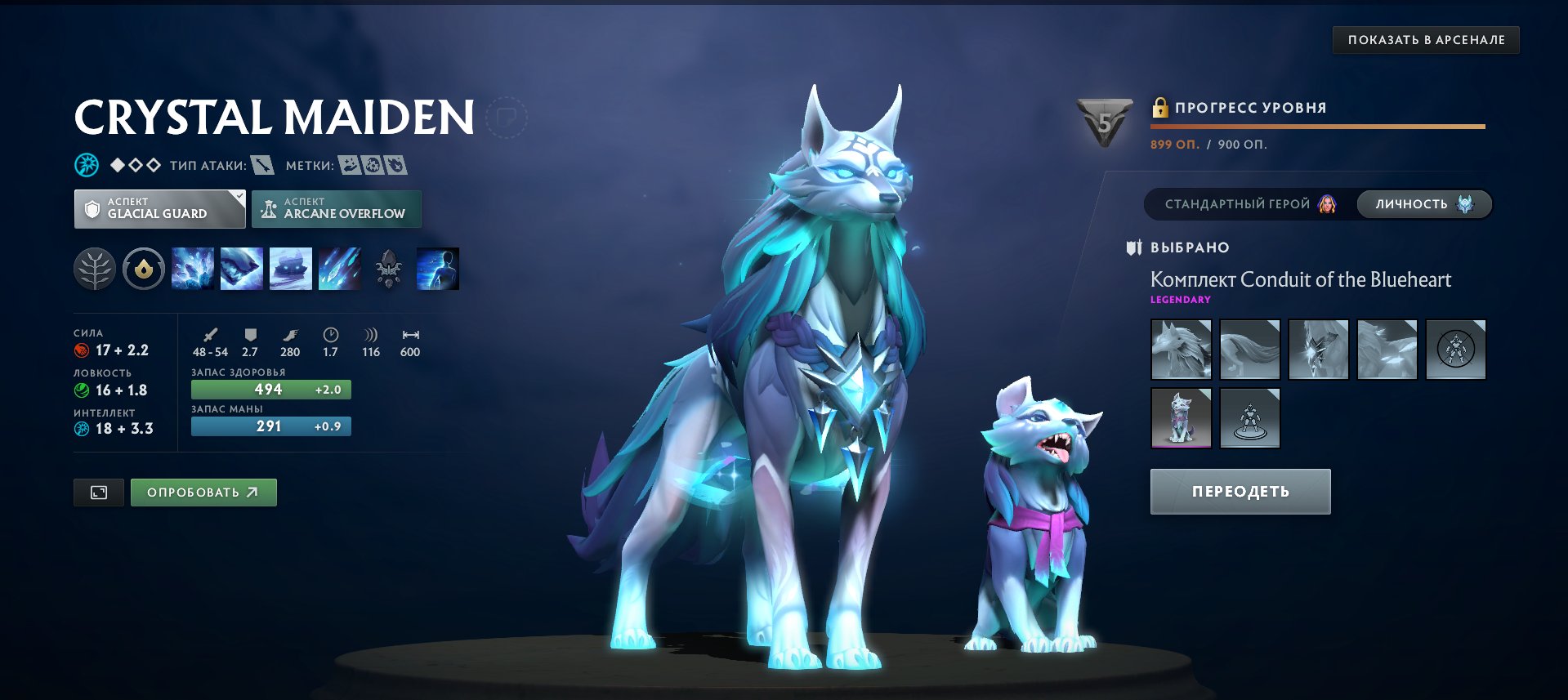Select the Glacial Guard aspect toggle
This screenshot has height=700, width=1568.
point(159,209)
